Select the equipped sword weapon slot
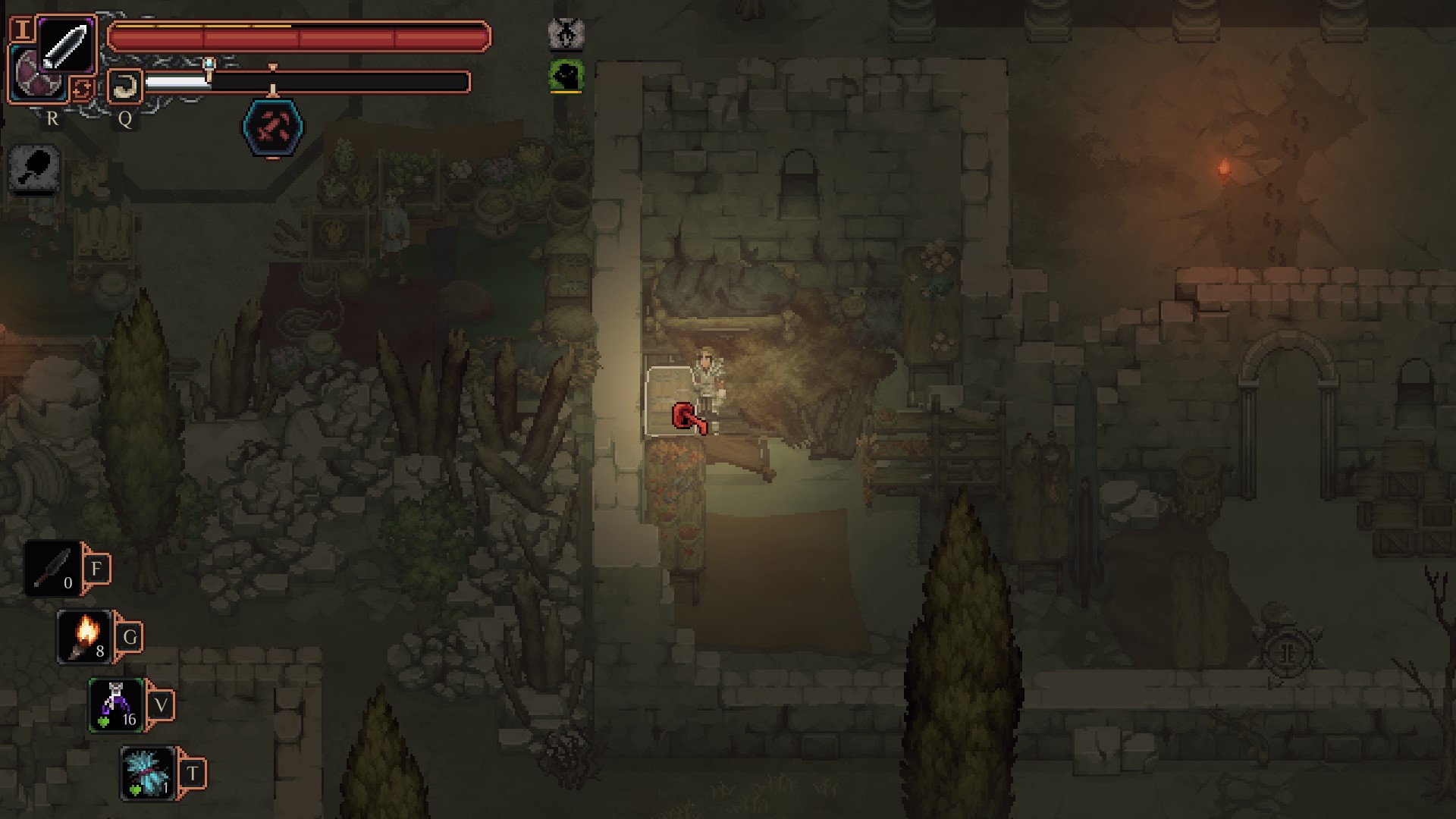 tap(66, 45)
